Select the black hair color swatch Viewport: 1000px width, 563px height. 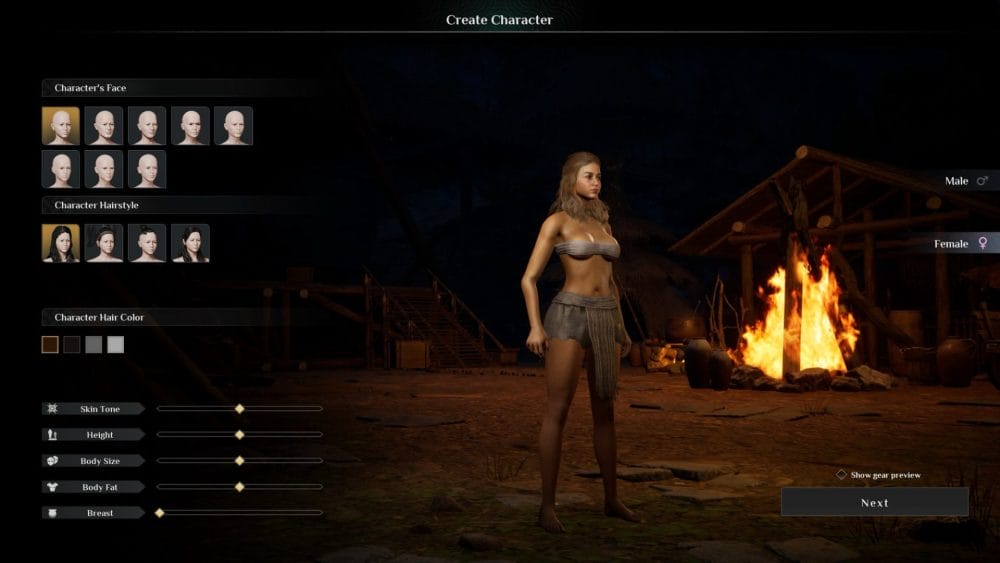coord(72,345)
